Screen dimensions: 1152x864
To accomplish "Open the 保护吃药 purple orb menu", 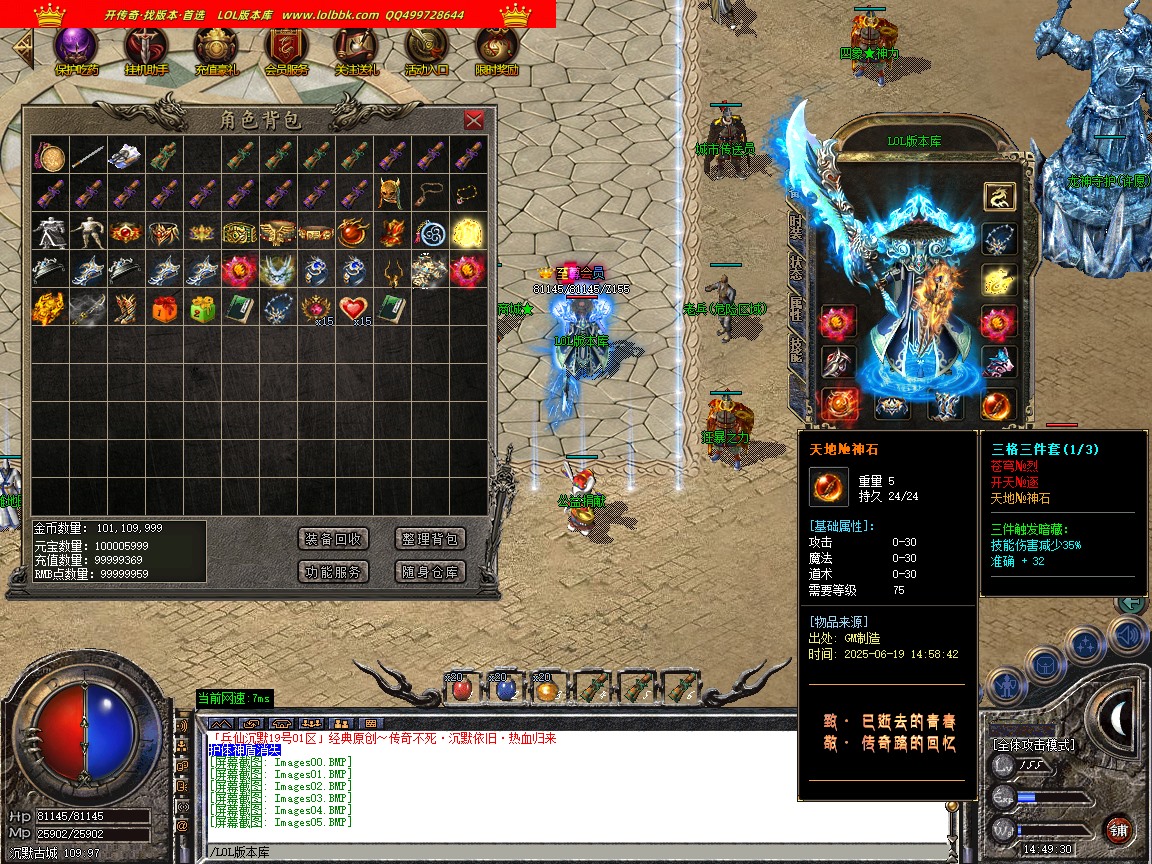I will click(76, 49).
